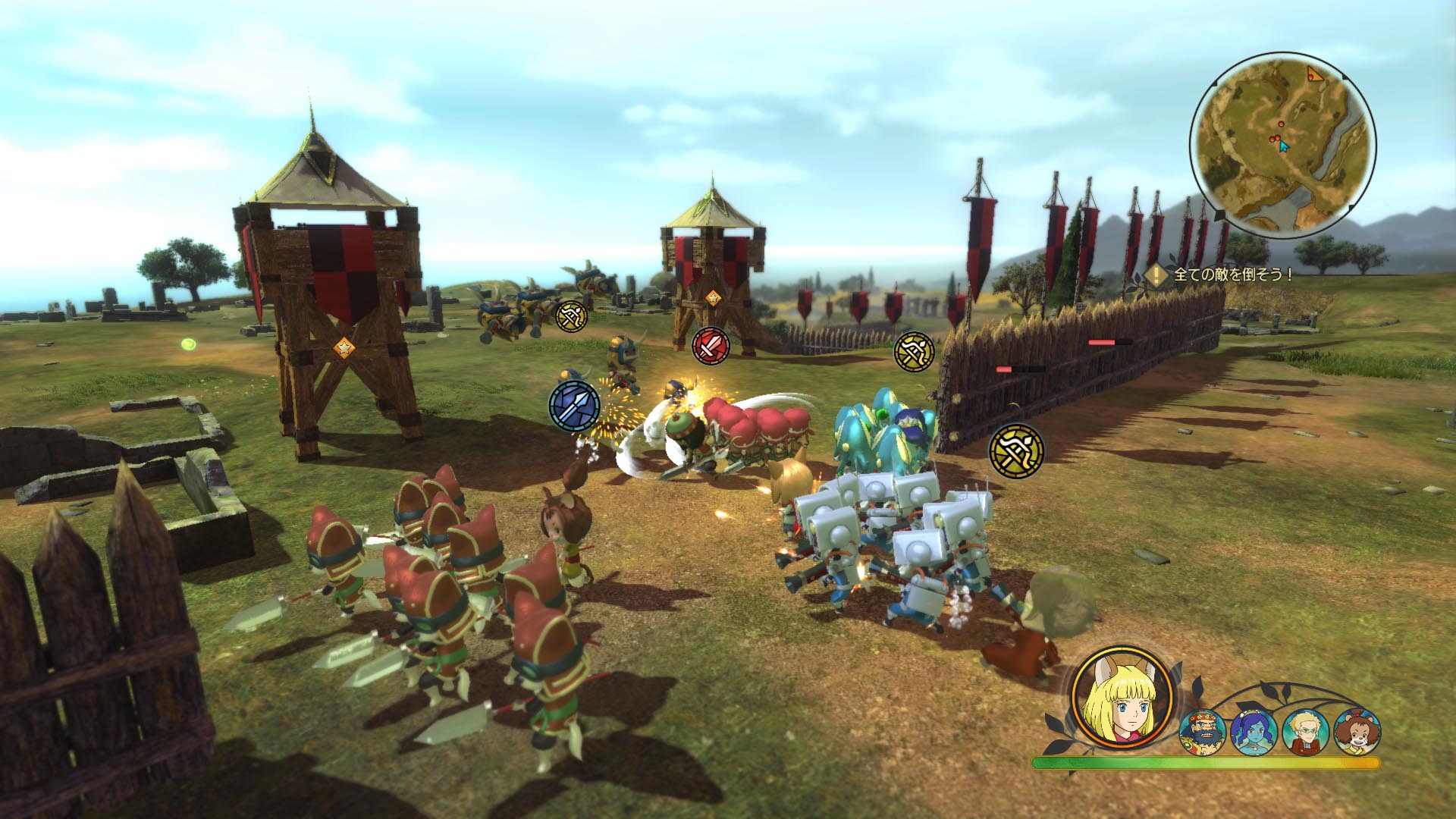Select the bearded king companion portrait
Screen dimensions: 1456x819
pos(1203,731)
